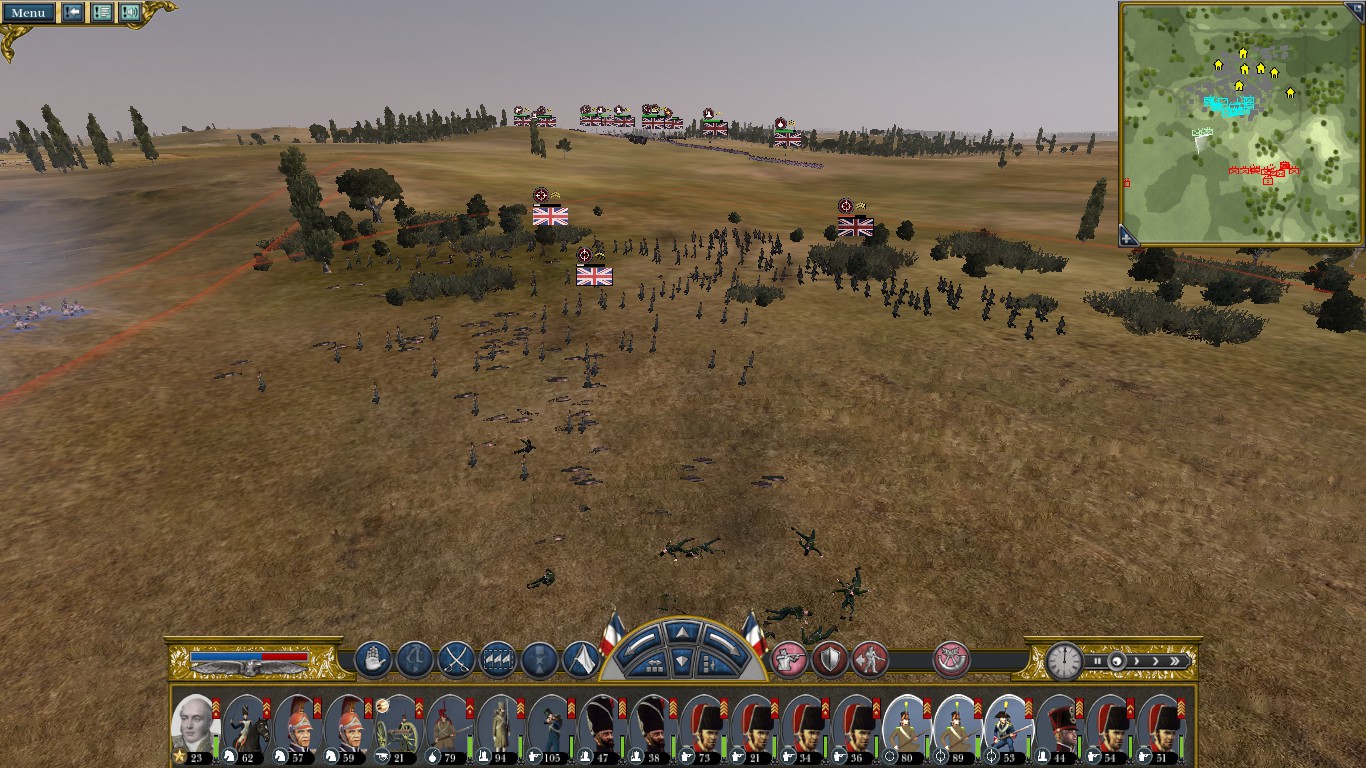Toggle the exclamation text-lines message button
Screen dimensions: 1366x768
(x=102, y=13)
